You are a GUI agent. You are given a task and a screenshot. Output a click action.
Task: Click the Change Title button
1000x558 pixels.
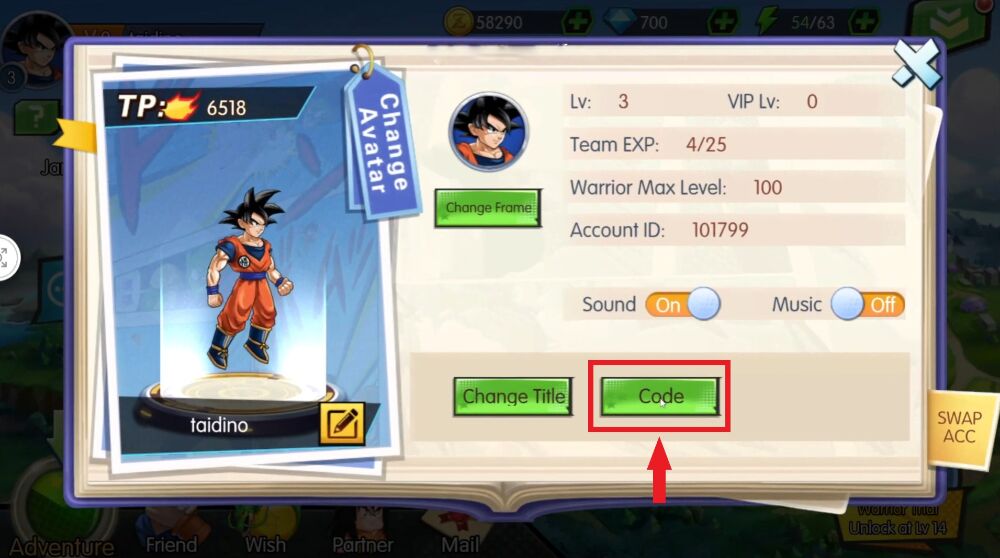point(513,397)
